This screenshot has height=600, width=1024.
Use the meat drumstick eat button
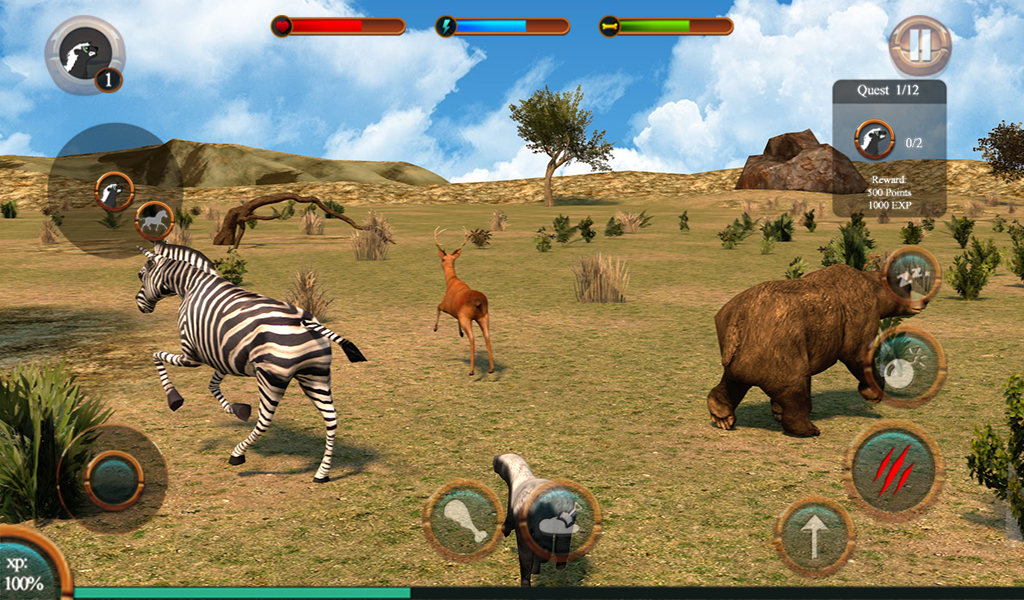click(464, 519)
